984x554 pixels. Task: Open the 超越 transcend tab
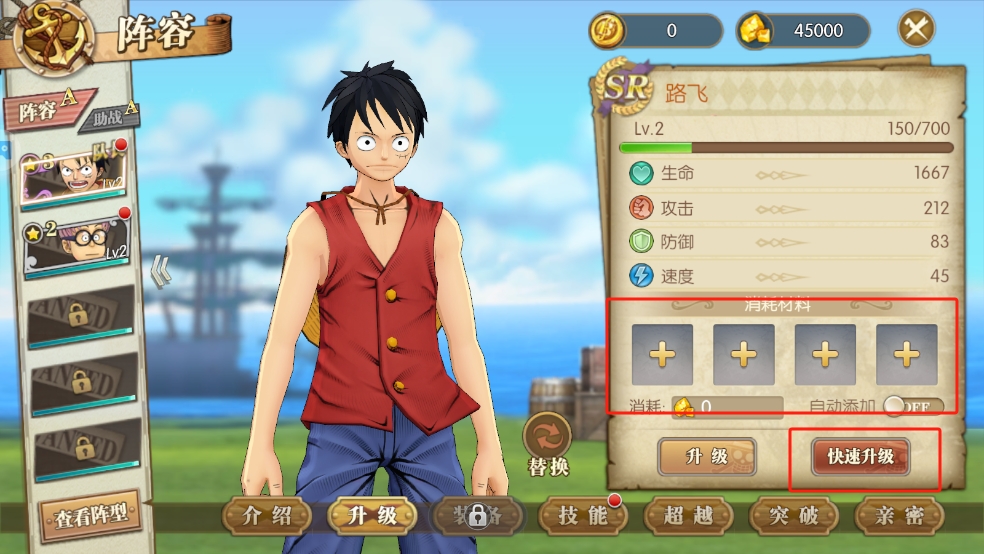[688, 516]
